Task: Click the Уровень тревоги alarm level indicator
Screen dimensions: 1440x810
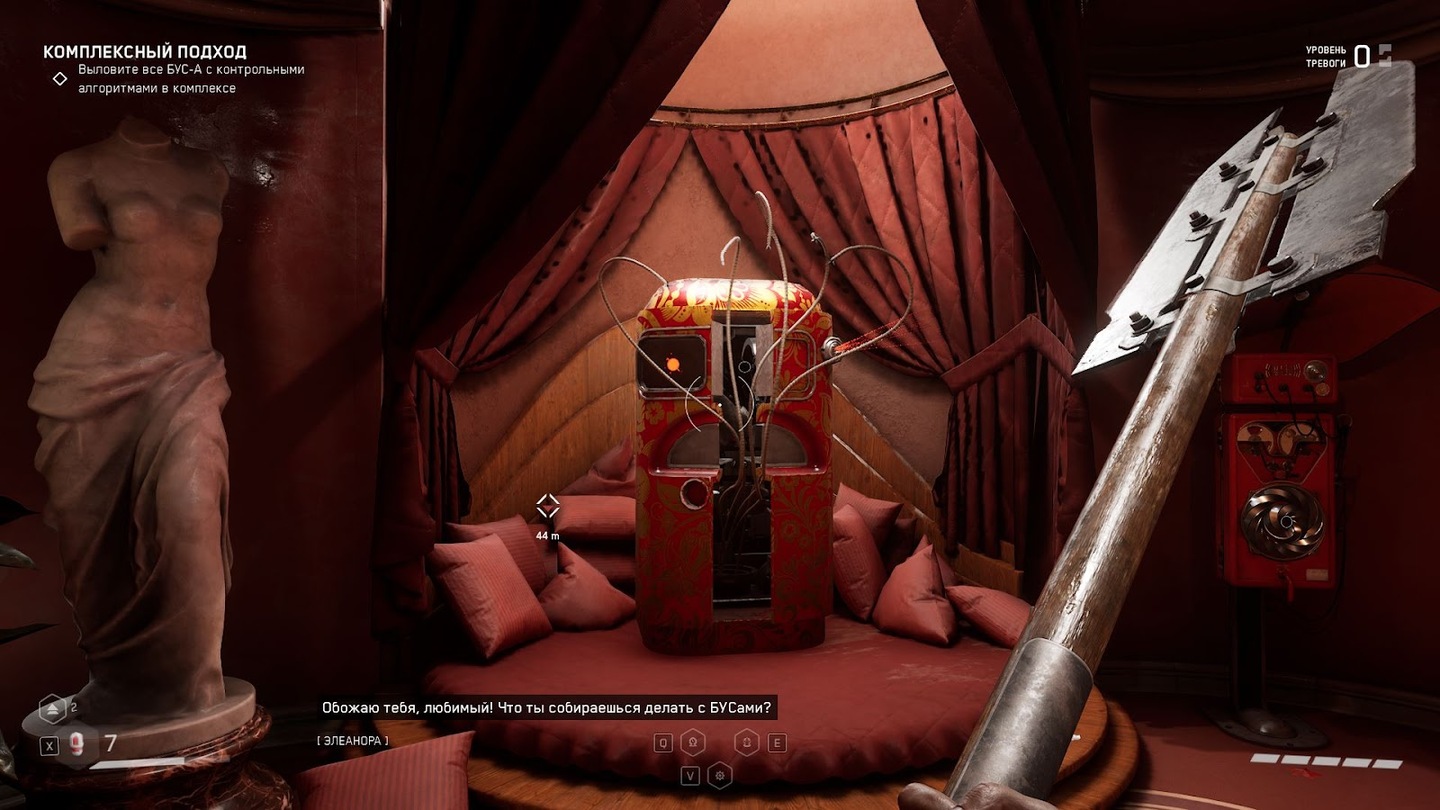Action: pos(1347,57)
